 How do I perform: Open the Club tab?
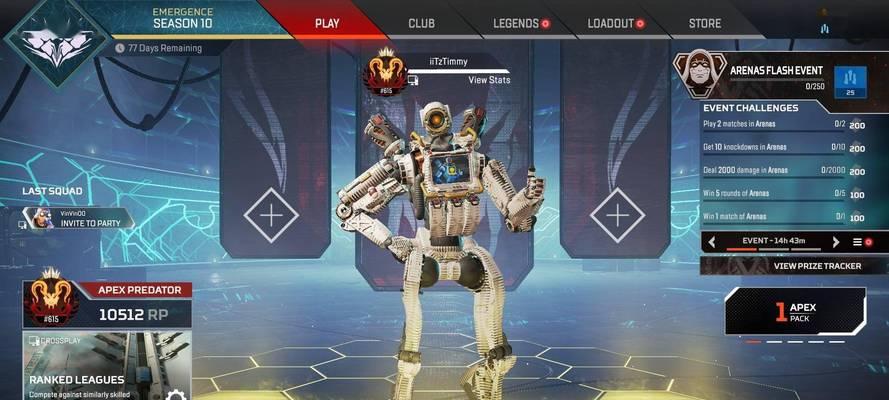point(421,23)
